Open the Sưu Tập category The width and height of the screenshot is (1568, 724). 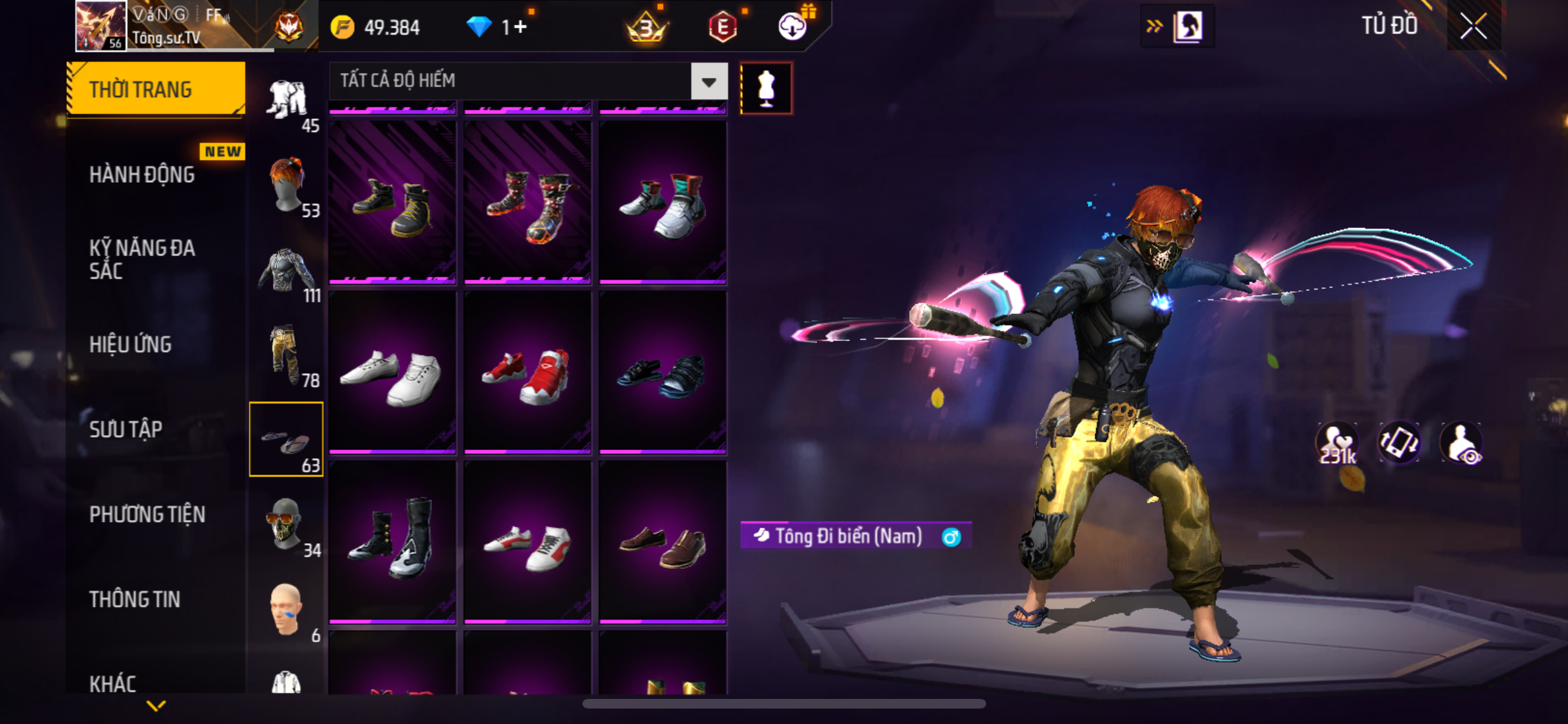point(126,429)
